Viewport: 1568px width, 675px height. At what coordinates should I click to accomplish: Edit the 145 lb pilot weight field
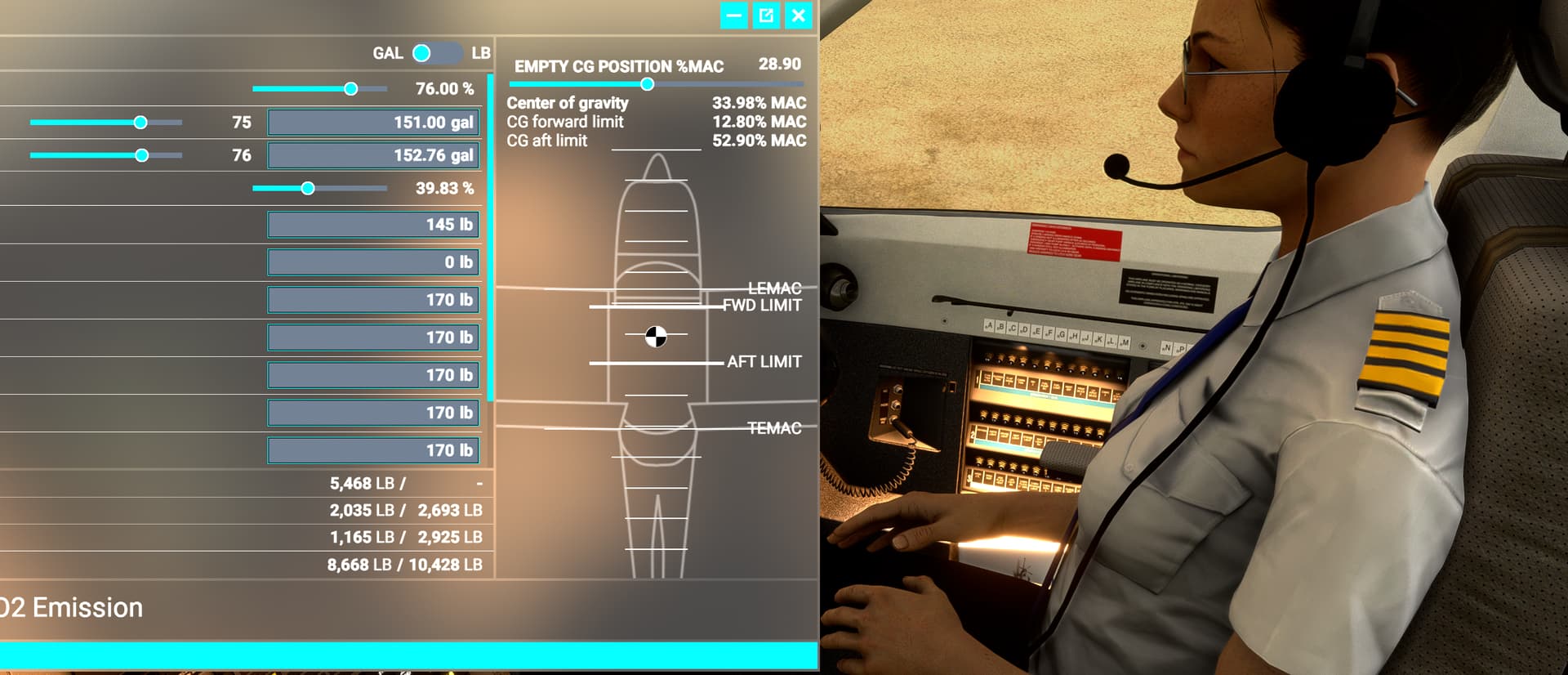[x=372, y=224]
